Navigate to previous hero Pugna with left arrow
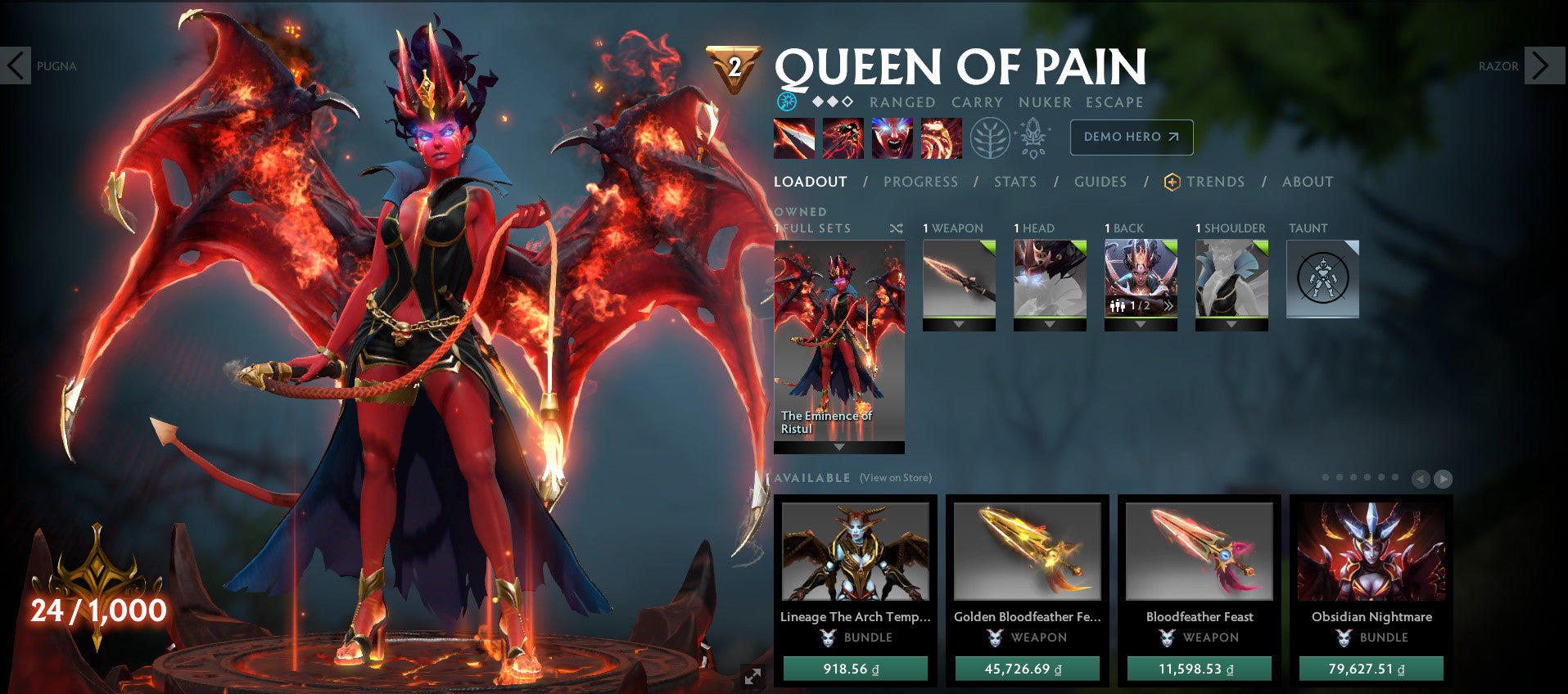This screenshot has height=694, width=1568. click(16, 65)
